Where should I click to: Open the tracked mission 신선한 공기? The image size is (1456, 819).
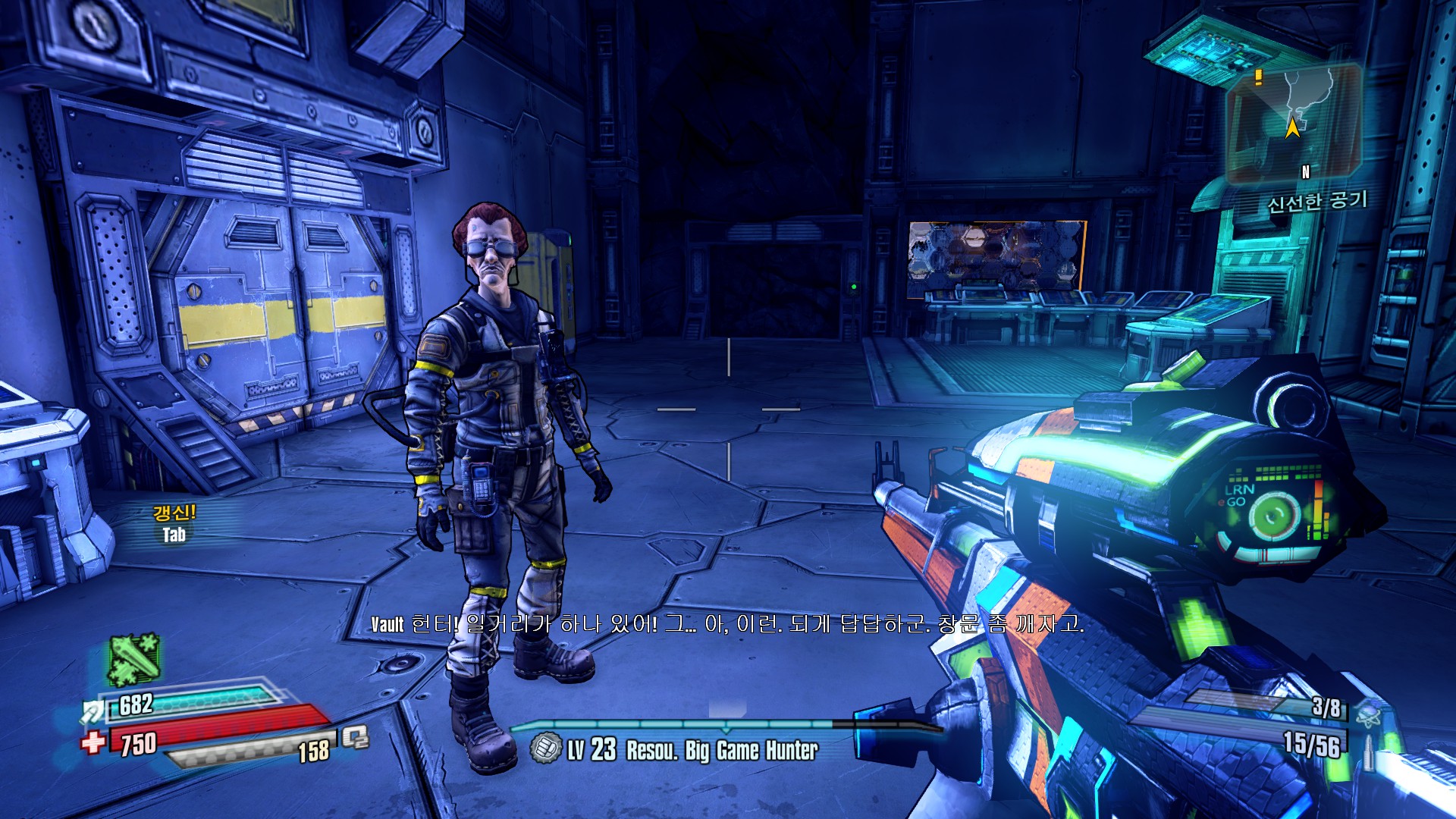click(1317, 202)
